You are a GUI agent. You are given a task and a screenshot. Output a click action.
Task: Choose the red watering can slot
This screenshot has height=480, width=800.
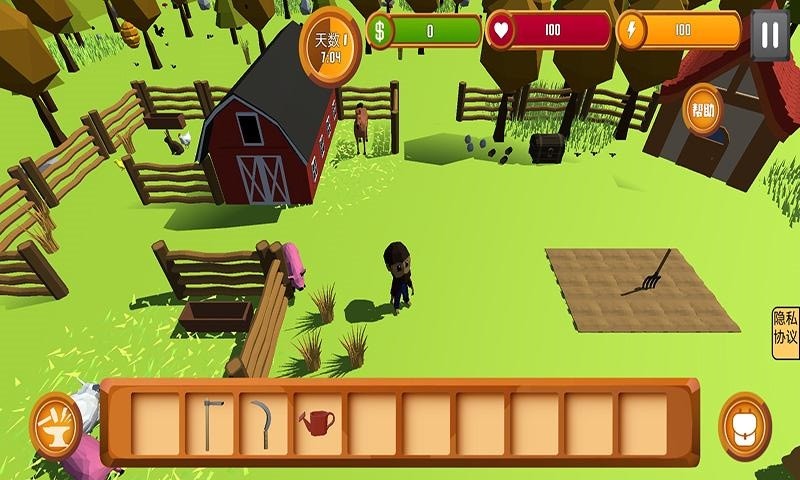(x=317, y=423)
